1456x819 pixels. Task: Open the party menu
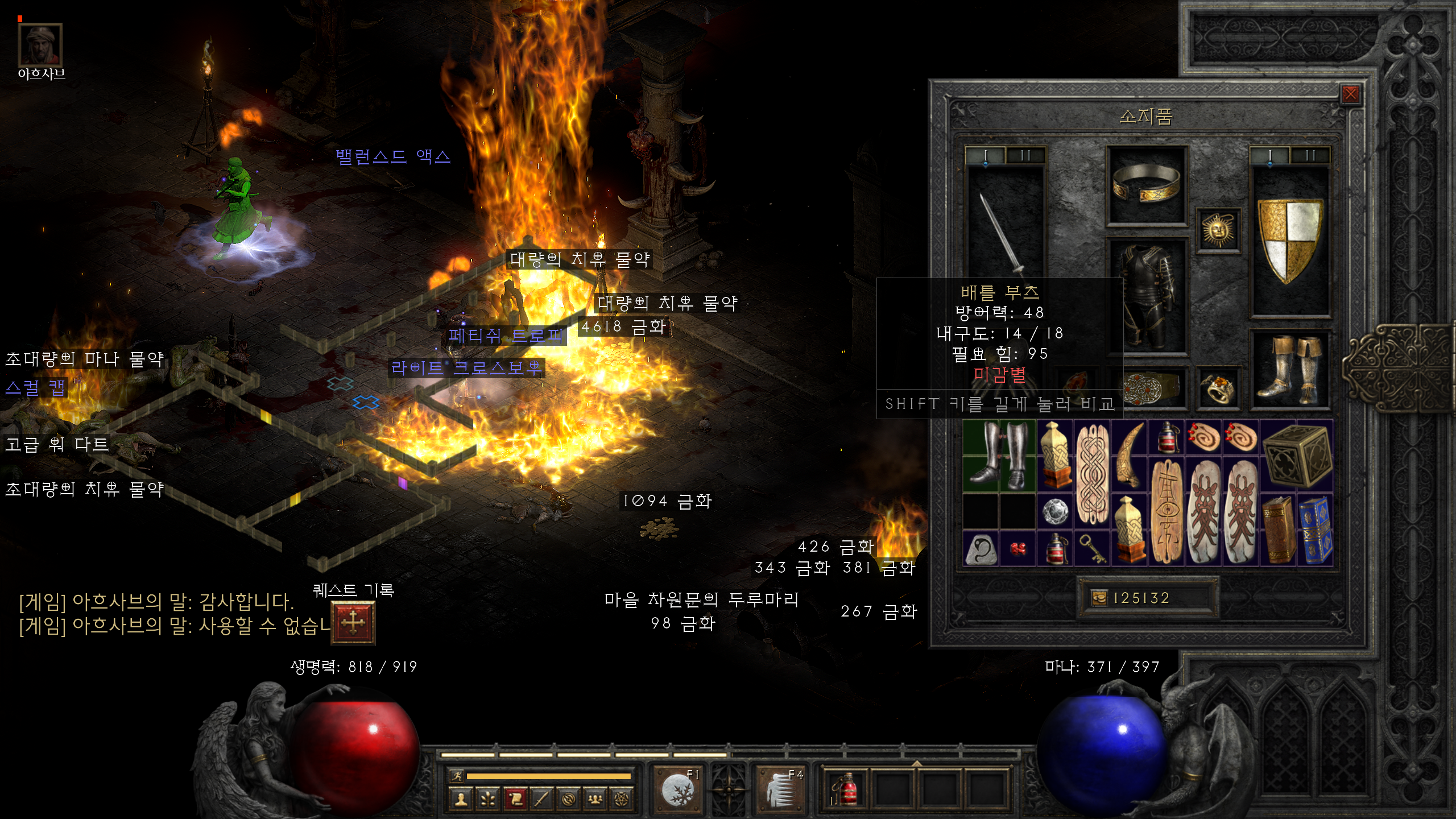point(595,800)
